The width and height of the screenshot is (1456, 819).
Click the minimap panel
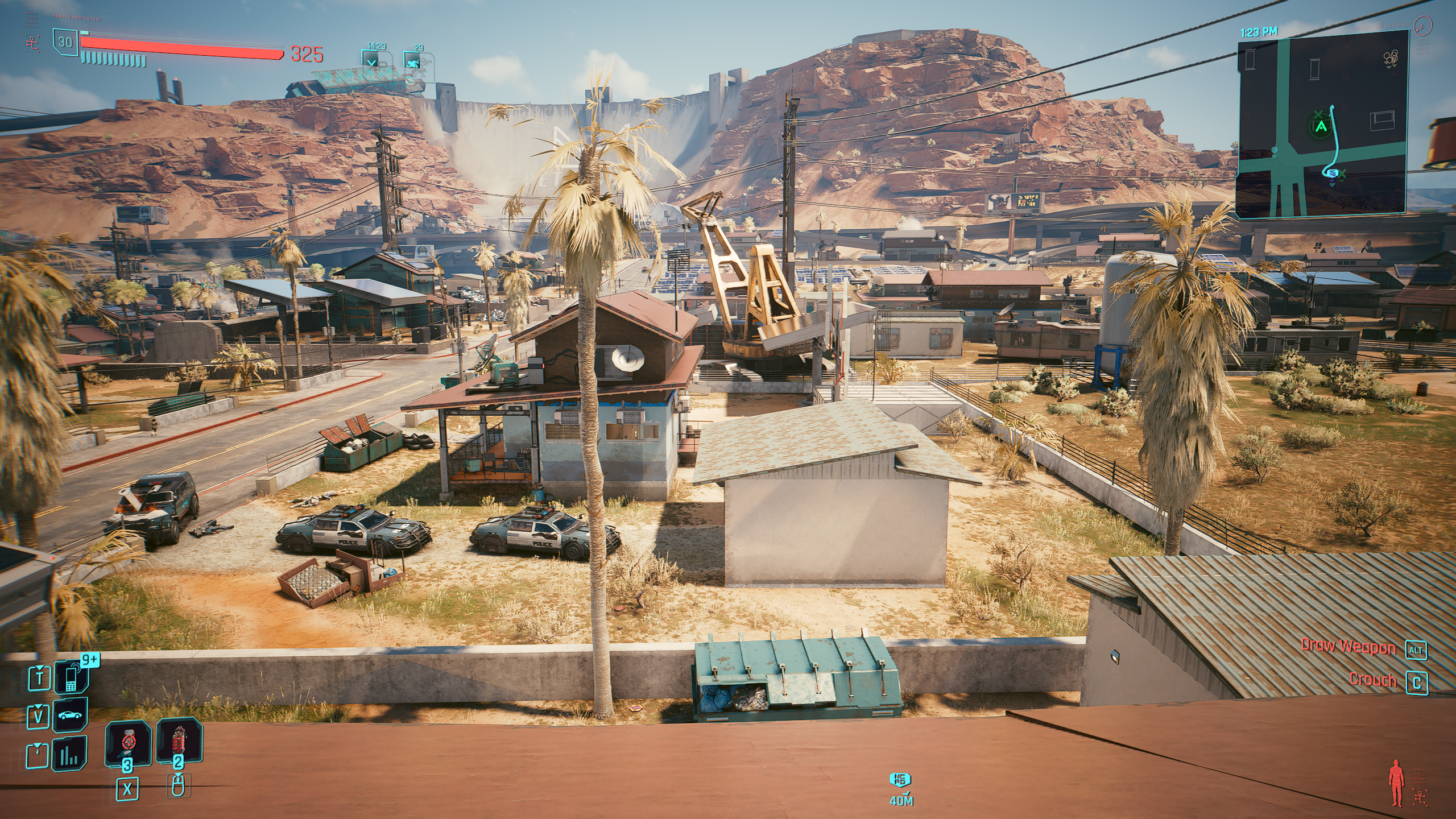(x=1321, y=123)
